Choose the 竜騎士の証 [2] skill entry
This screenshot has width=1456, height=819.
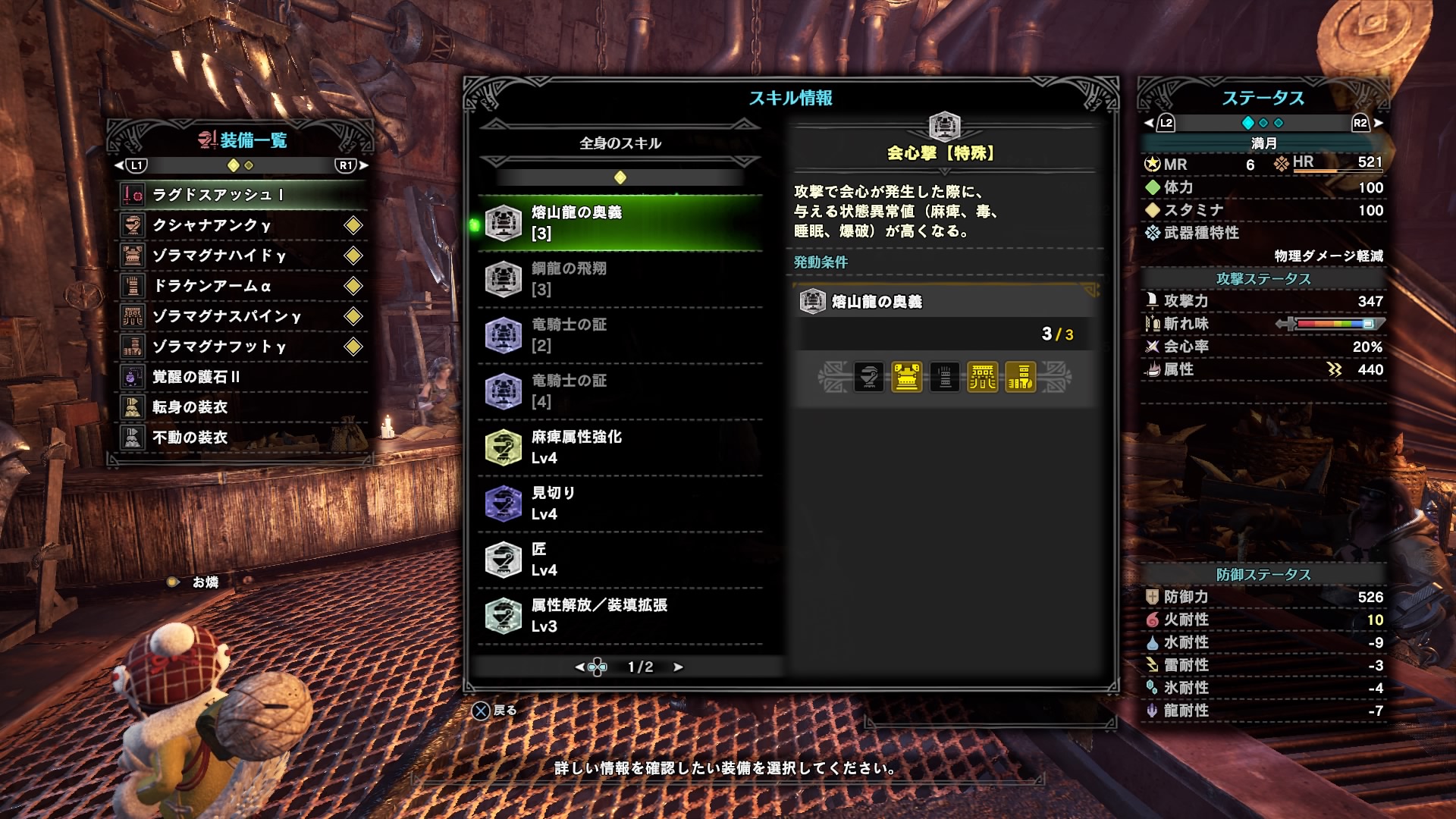(x=620, y=335)
